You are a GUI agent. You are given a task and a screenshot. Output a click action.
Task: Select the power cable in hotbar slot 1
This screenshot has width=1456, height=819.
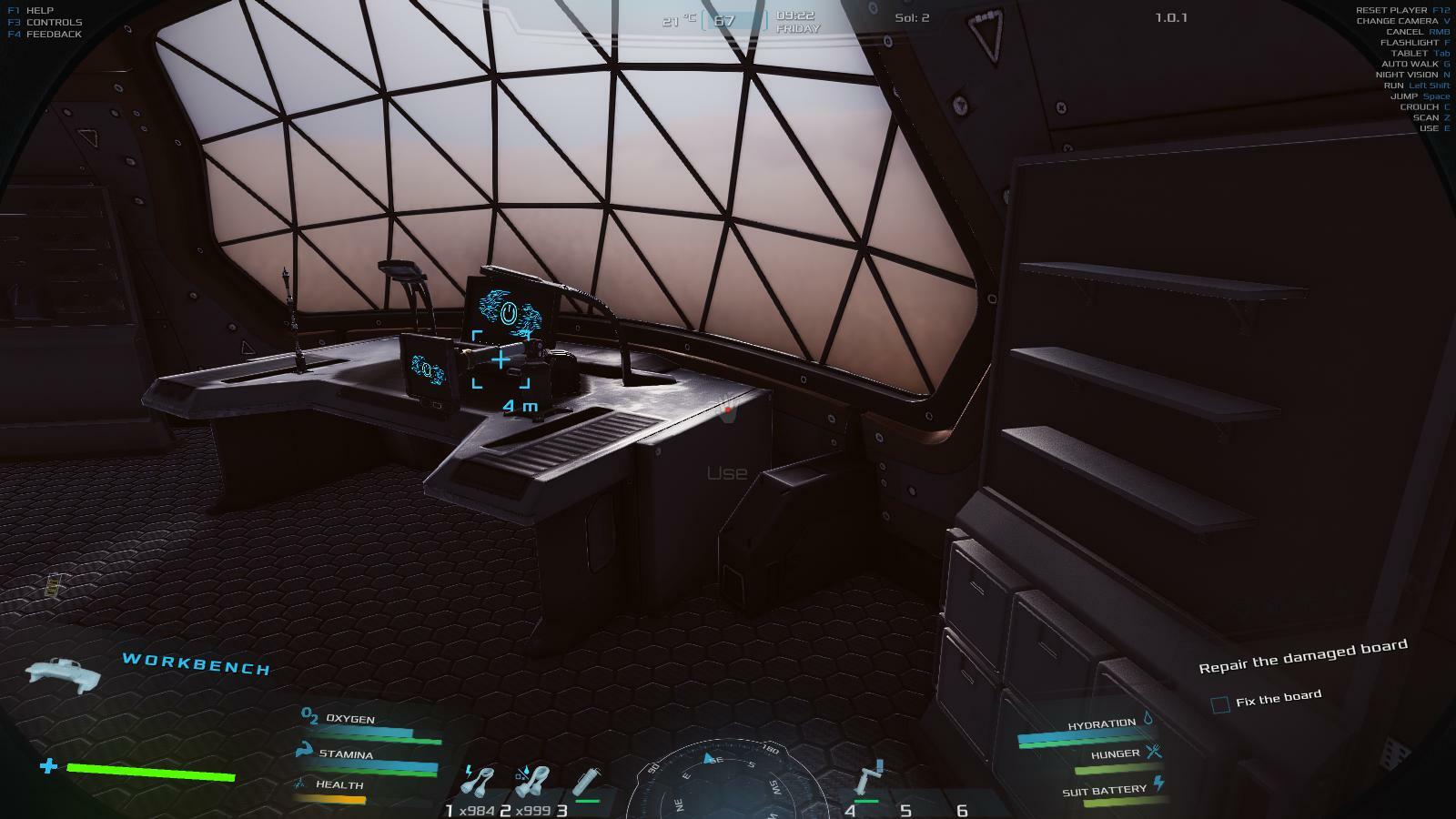pyautogui.click(x=478, y=781)
